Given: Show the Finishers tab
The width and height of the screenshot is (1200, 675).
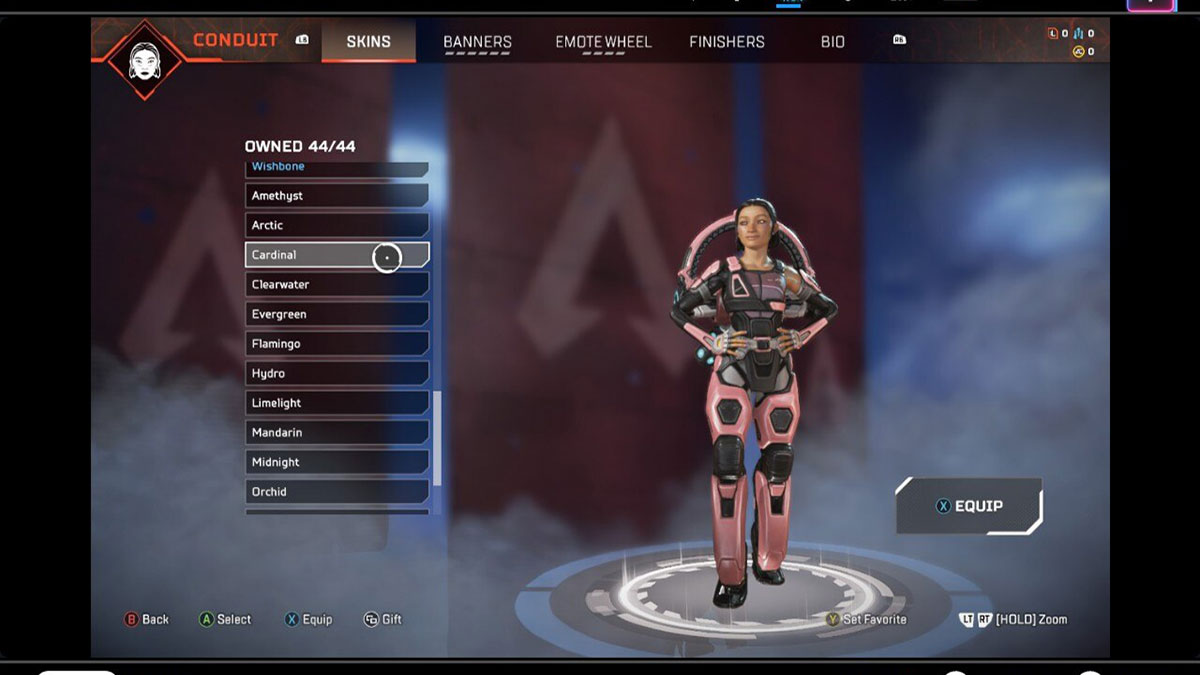Looking at the screenshot, I should [727, 42].
